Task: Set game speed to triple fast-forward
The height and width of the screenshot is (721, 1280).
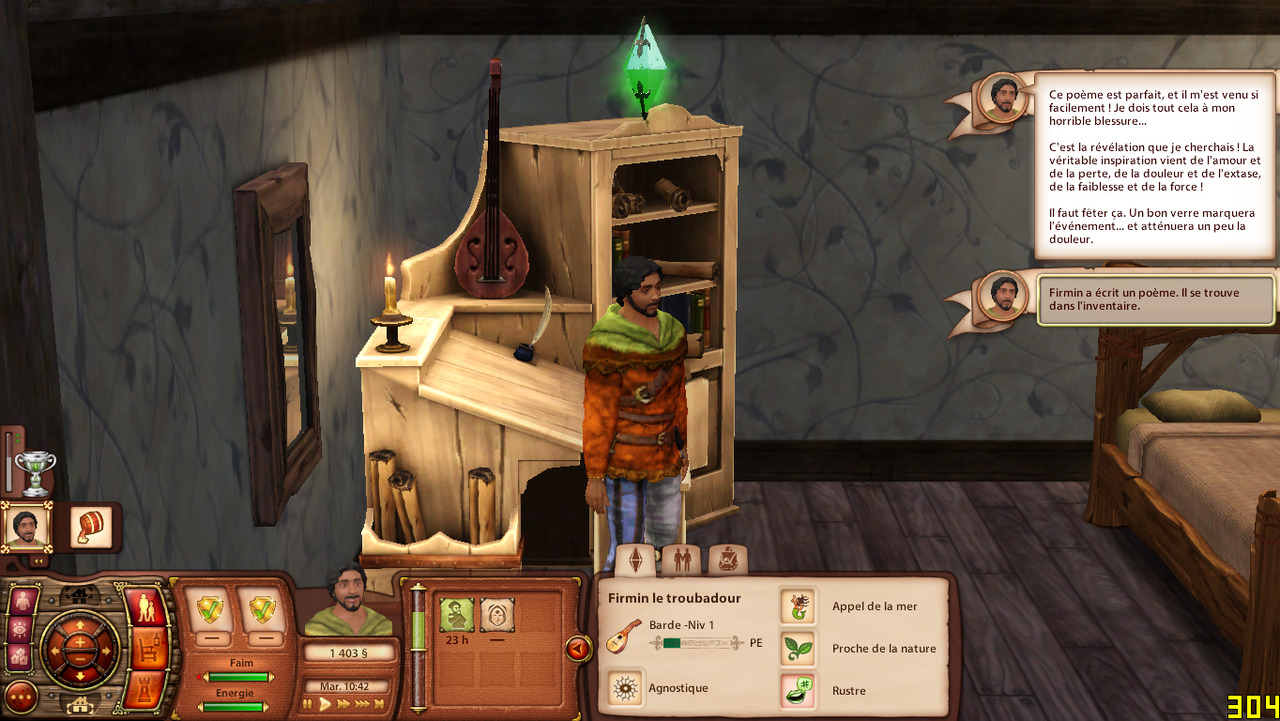Action: tap(364, 704)
